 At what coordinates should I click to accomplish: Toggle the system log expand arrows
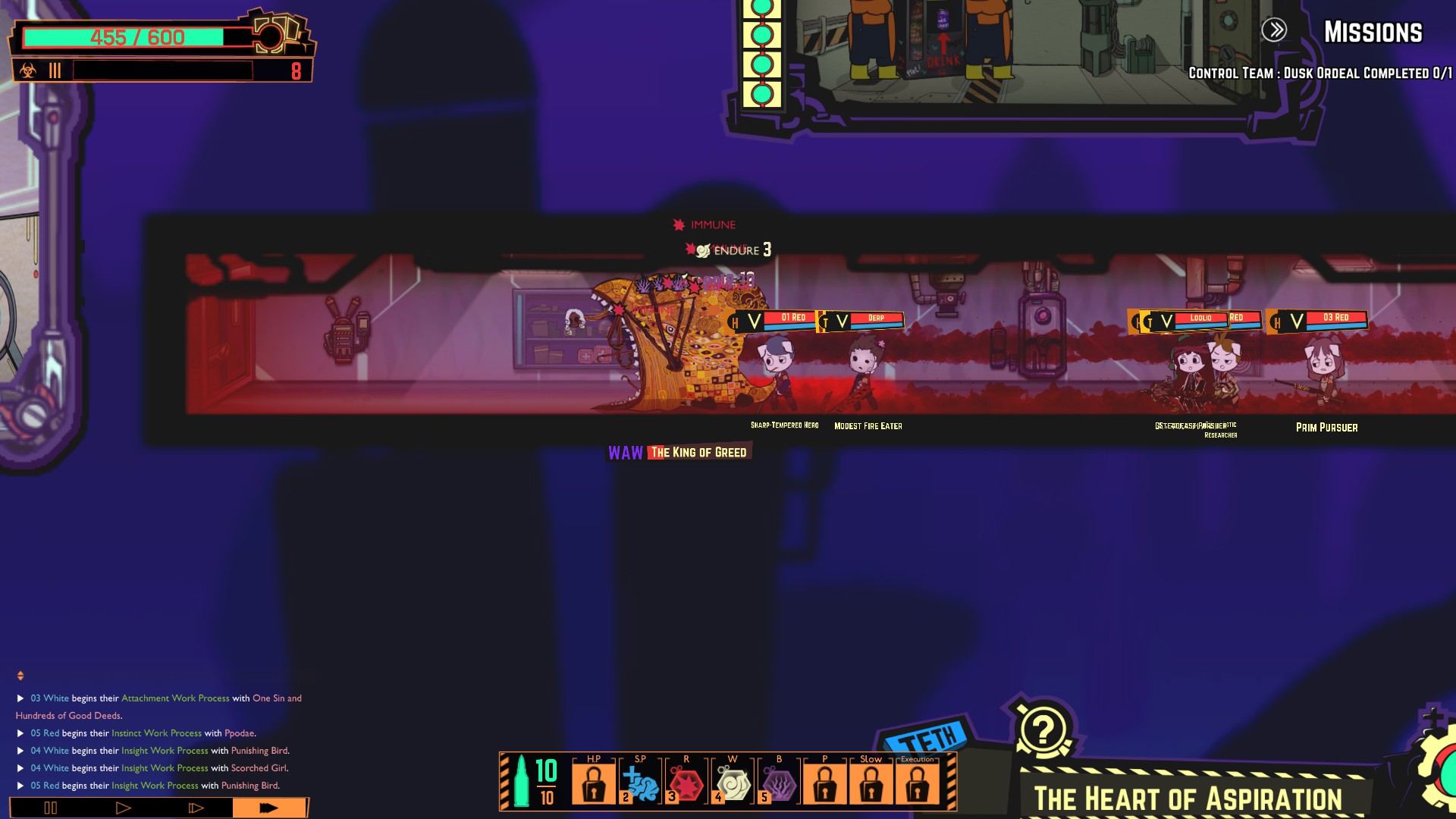pos(20,676)
